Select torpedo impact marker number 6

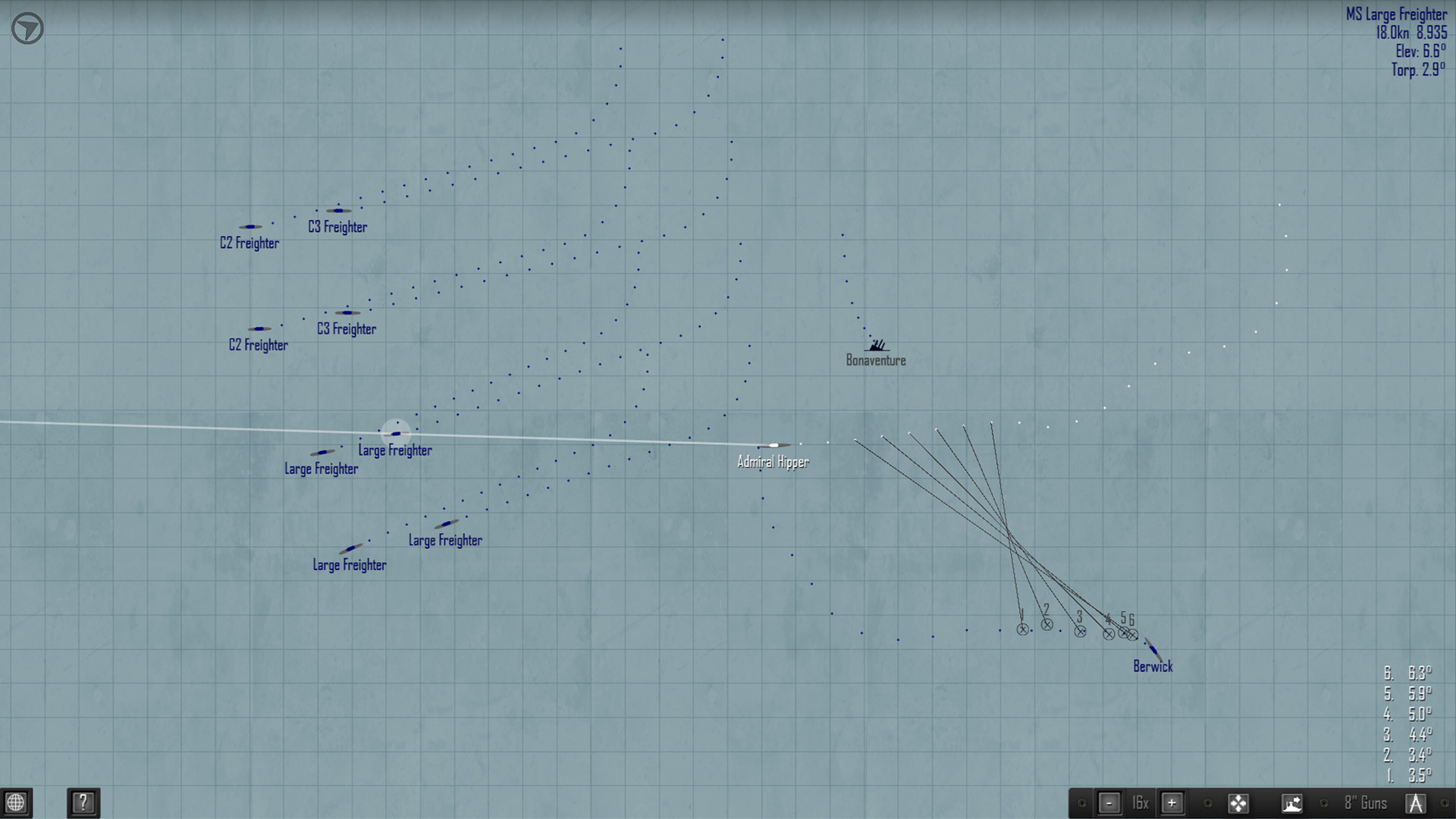[1132, 635]
